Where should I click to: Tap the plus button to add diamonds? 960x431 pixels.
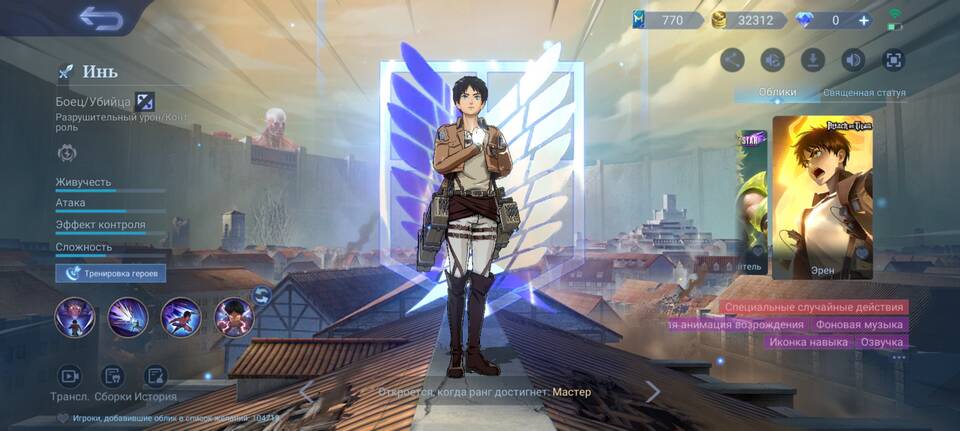863,20
